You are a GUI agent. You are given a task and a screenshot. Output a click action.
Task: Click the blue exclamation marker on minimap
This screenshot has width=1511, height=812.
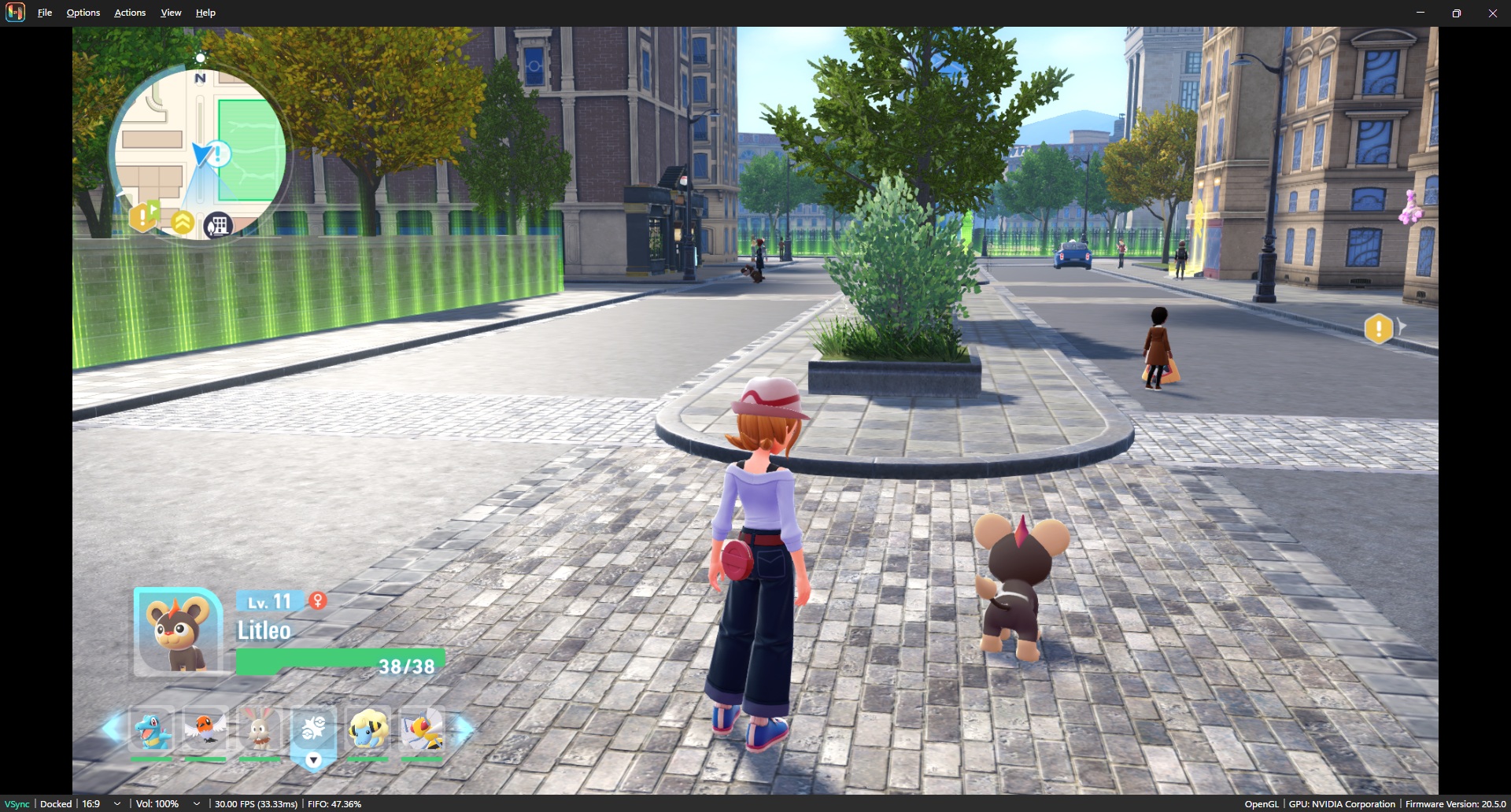coord(218,153)
